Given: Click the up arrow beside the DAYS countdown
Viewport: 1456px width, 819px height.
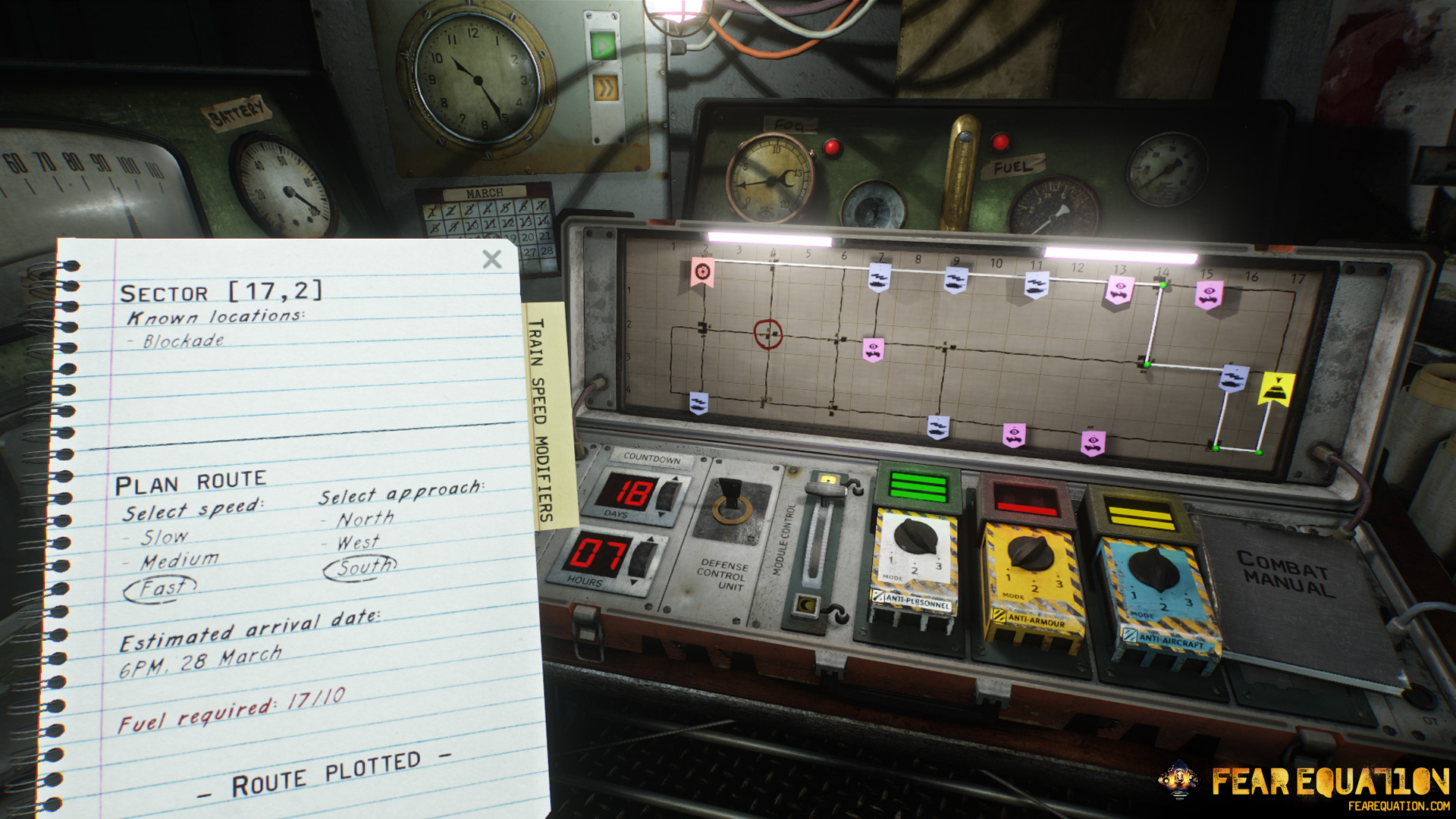Looking at the screenshot, I should point(675,479).
